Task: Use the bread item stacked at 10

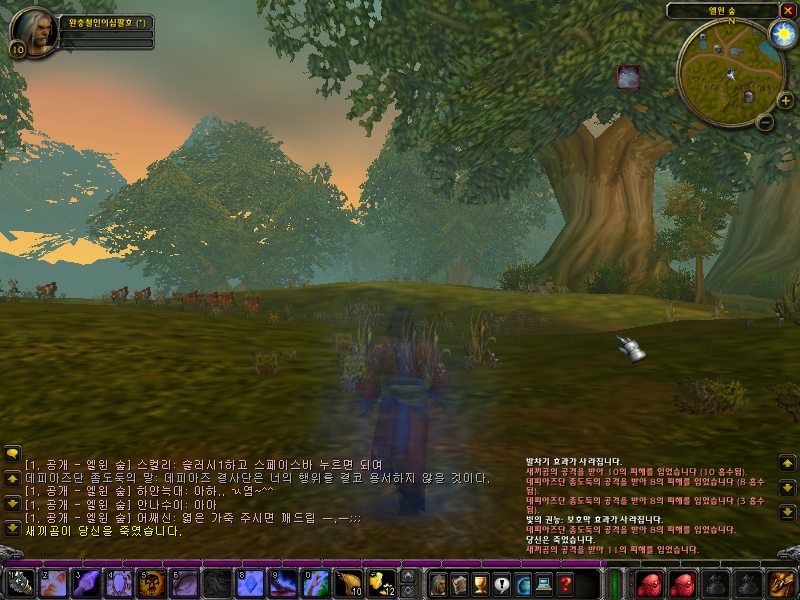Action: 348,582
